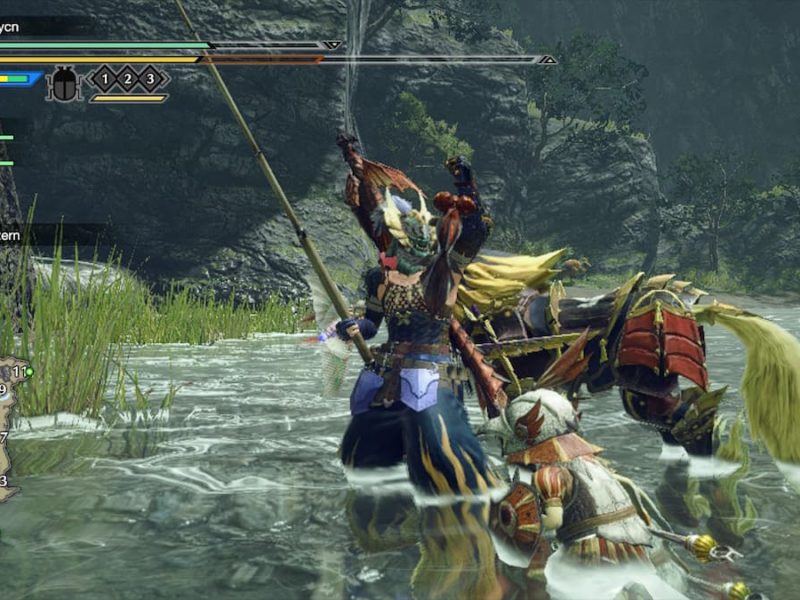
Task: Select the diamond slot numbered 1
Action: tap(104, 78)
